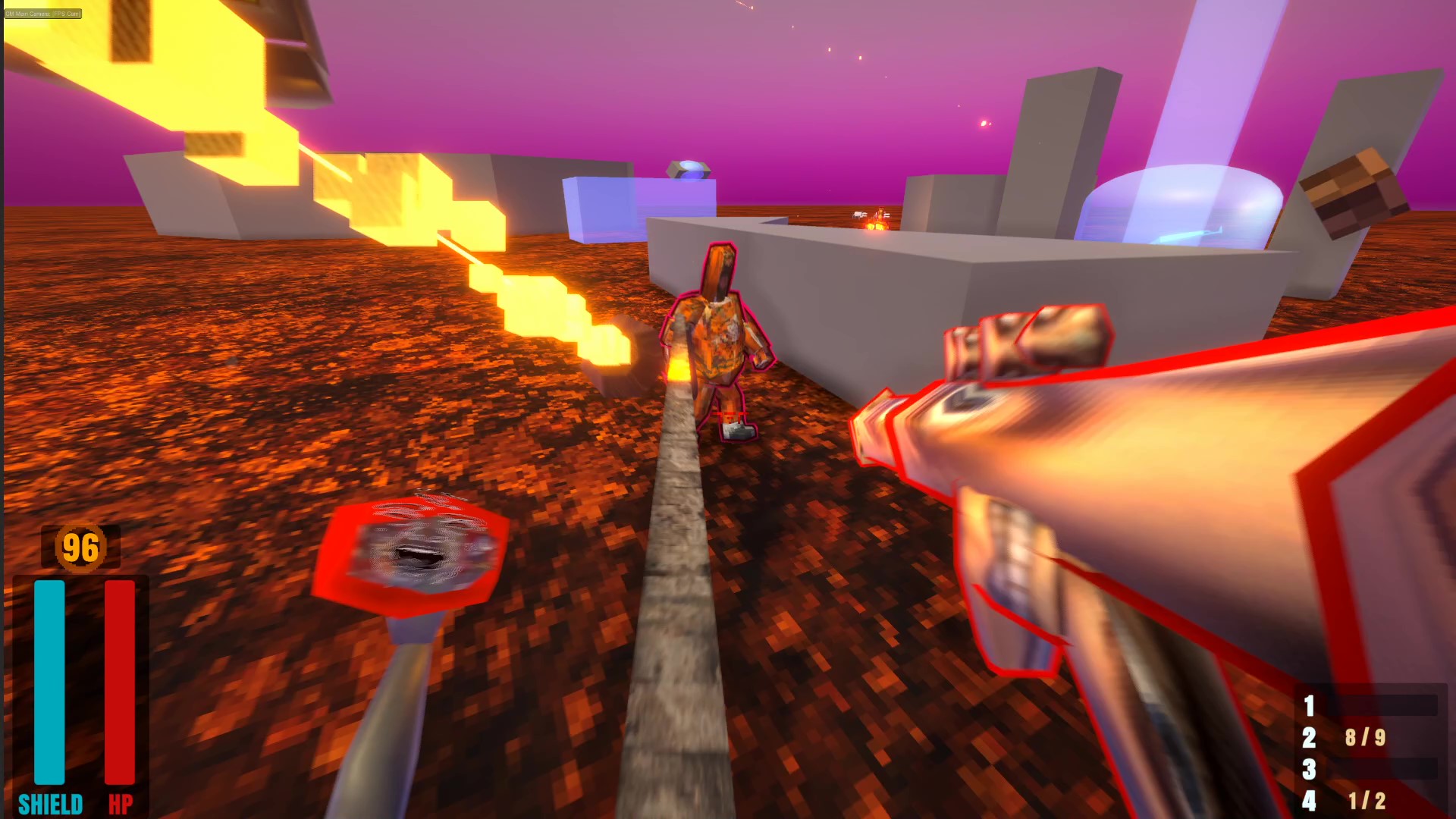Choose weapon slot 3
Screen dimensions: 1456x819
1310,770
